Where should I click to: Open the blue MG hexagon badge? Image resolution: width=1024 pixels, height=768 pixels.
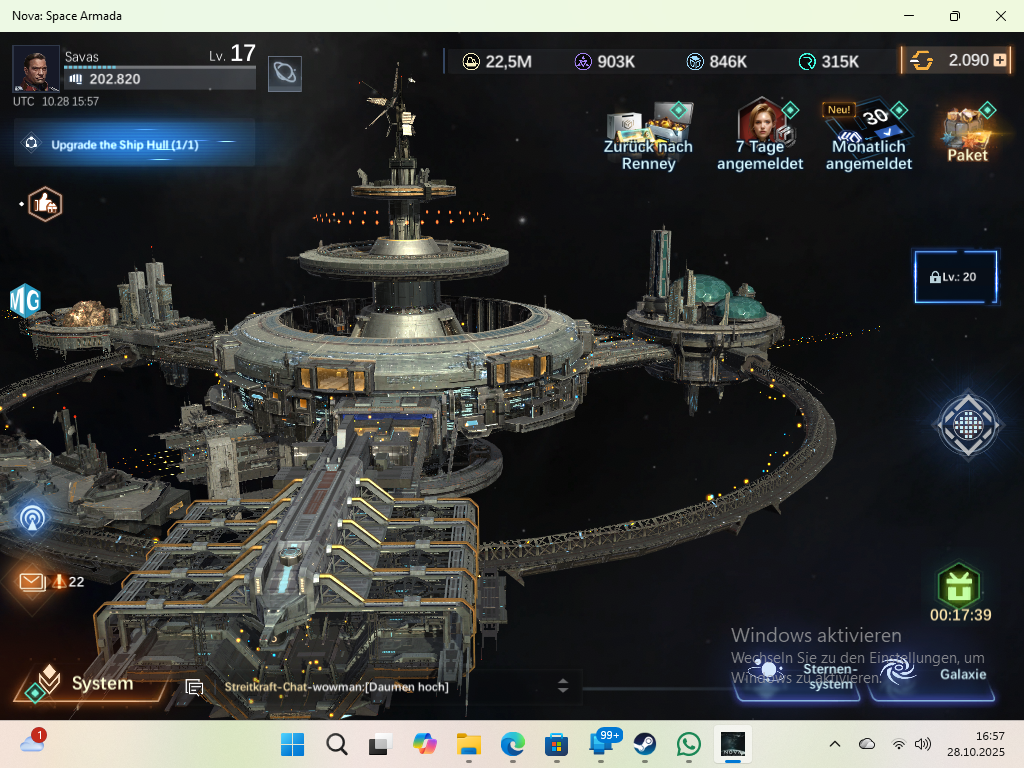(25, 300)
